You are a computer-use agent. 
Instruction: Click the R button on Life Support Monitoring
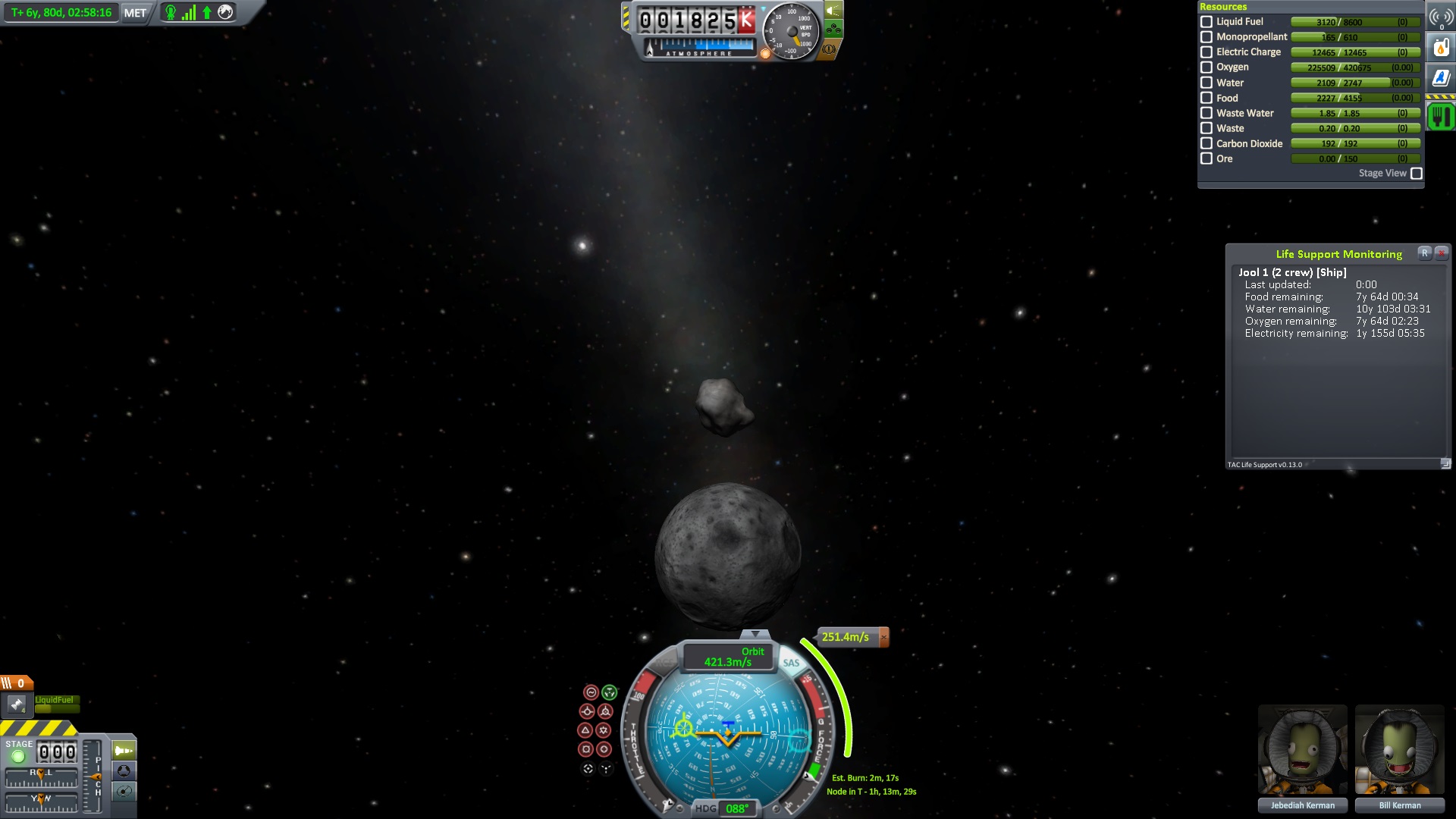[x=1425, y=253]
